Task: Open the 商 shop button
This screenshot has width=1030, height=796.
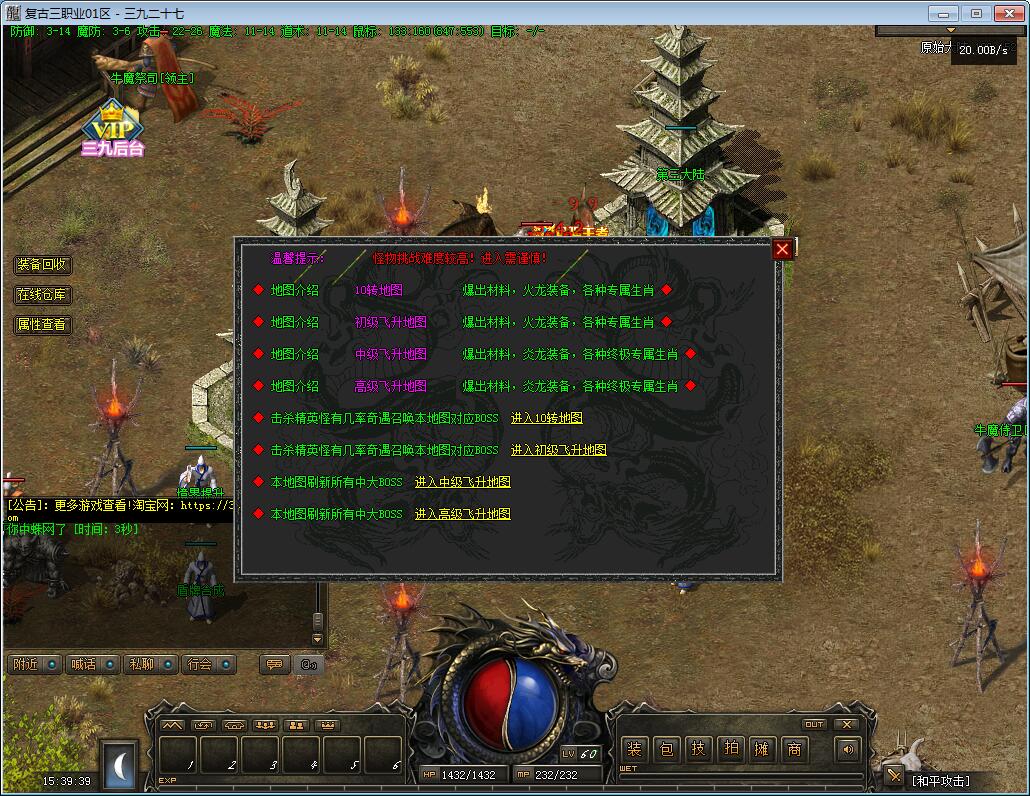Action: (795, 749)
